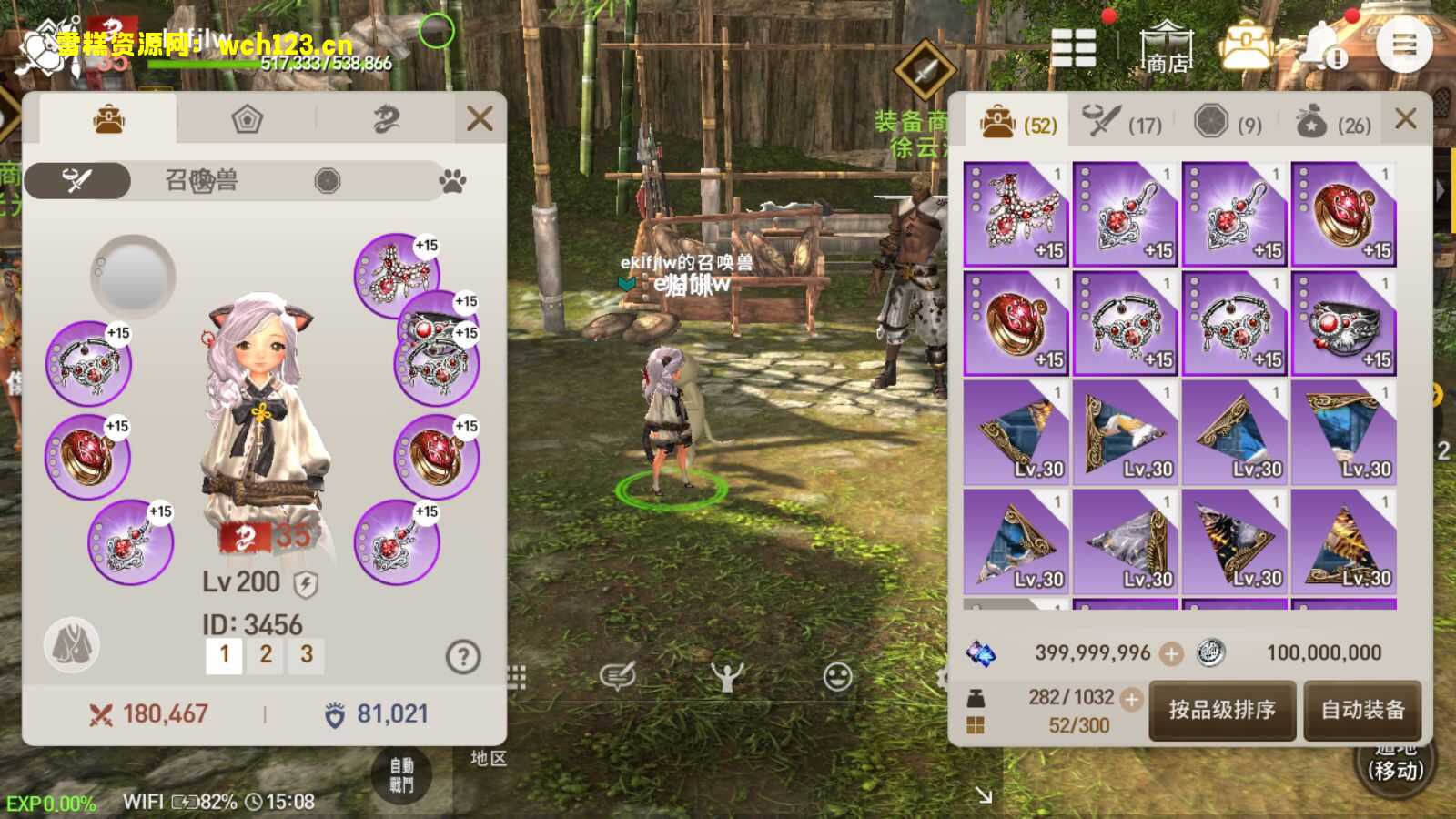Select the +15 necklace thumbnail in inventory

click(1015, 212)
